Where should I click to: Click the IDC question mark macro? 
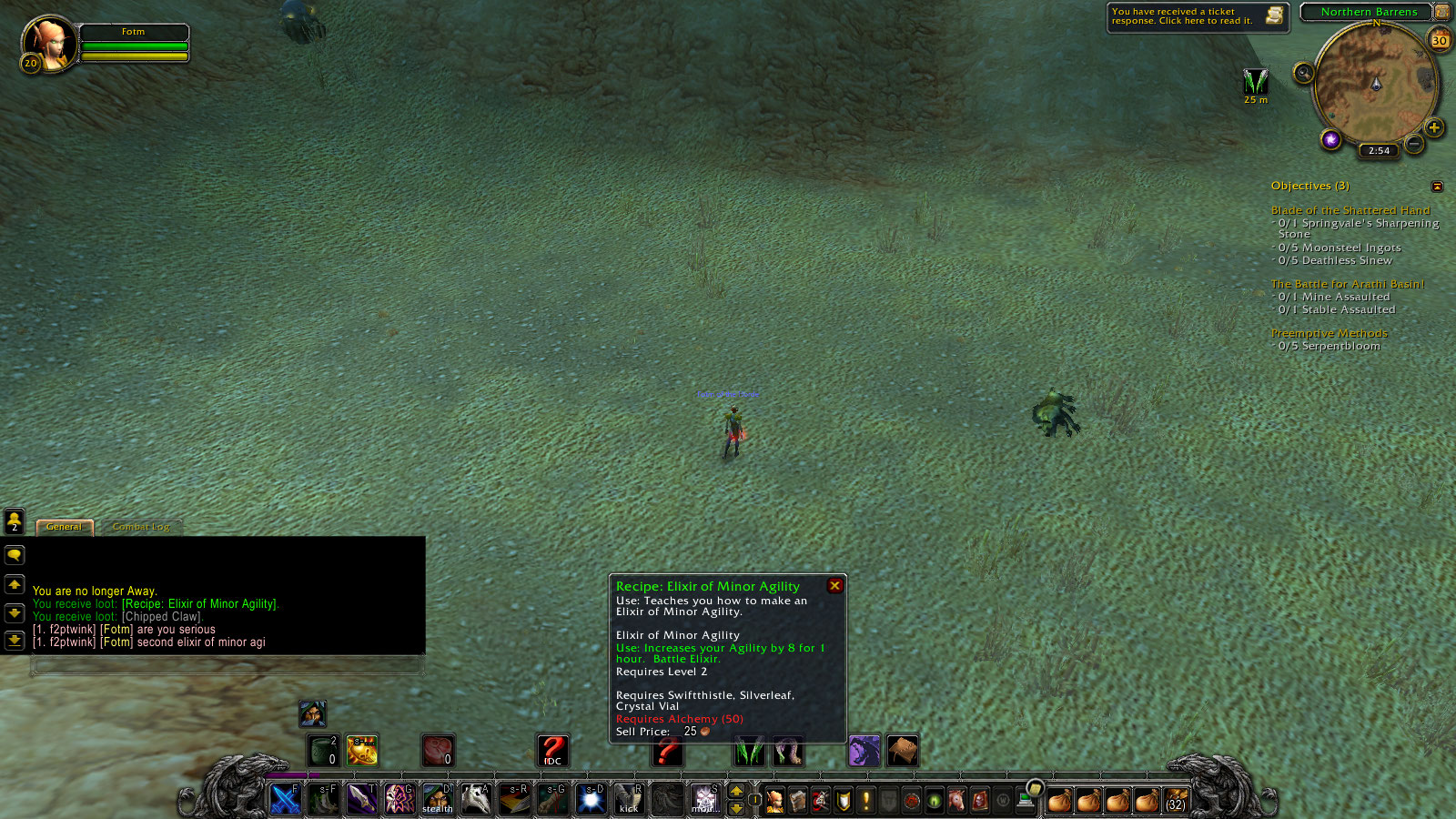click(552, 751)
